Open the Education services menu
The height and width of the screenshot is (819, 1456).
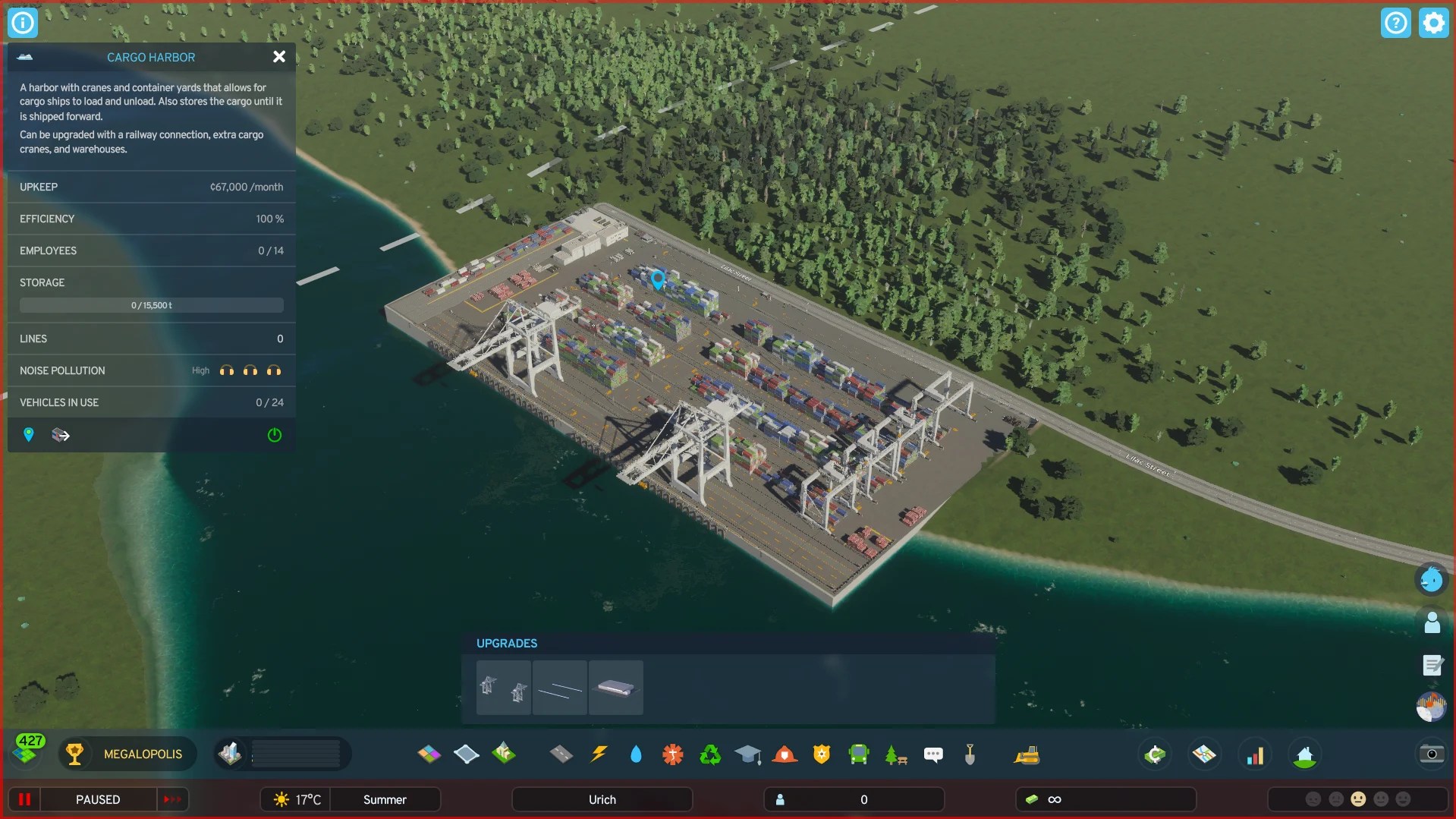748,754
